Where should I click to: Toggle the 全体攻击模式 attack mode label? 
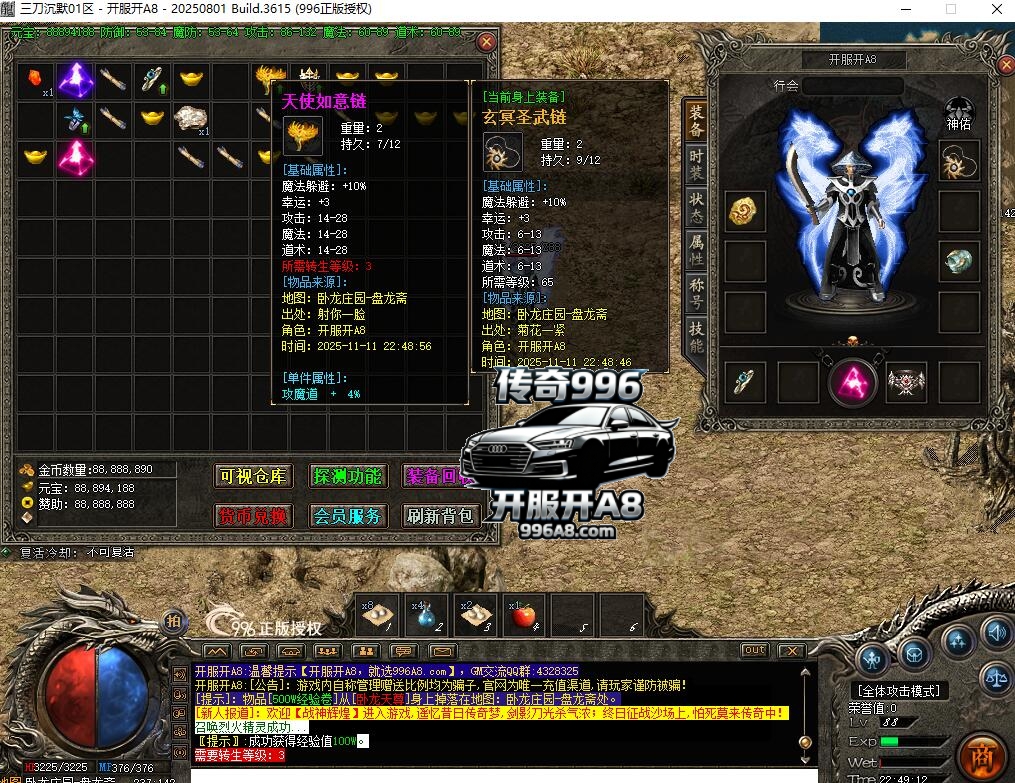click(900, 691)
